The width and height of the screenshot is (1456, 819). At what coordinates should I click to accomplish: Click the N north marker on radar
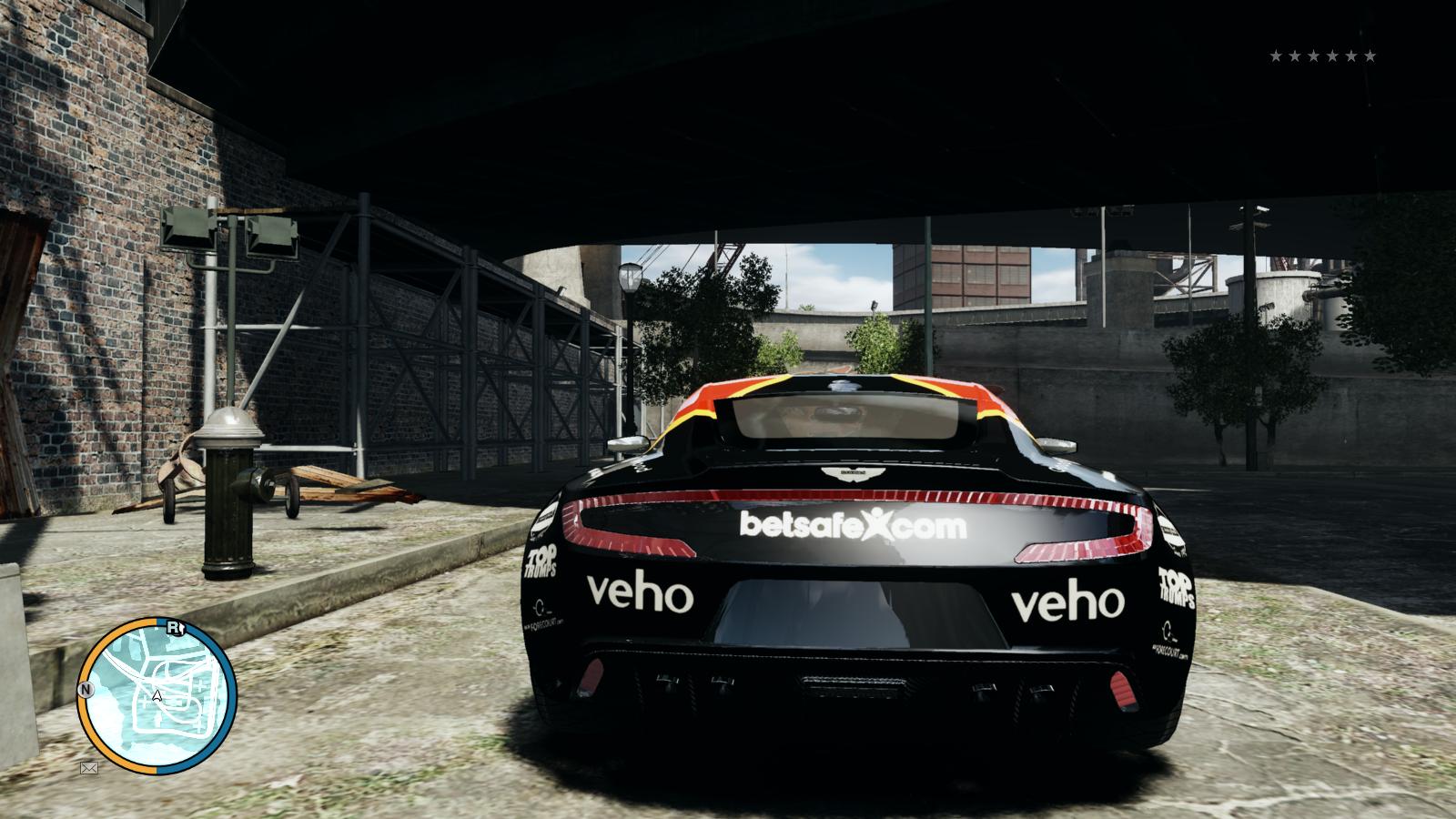click(86, 690)
